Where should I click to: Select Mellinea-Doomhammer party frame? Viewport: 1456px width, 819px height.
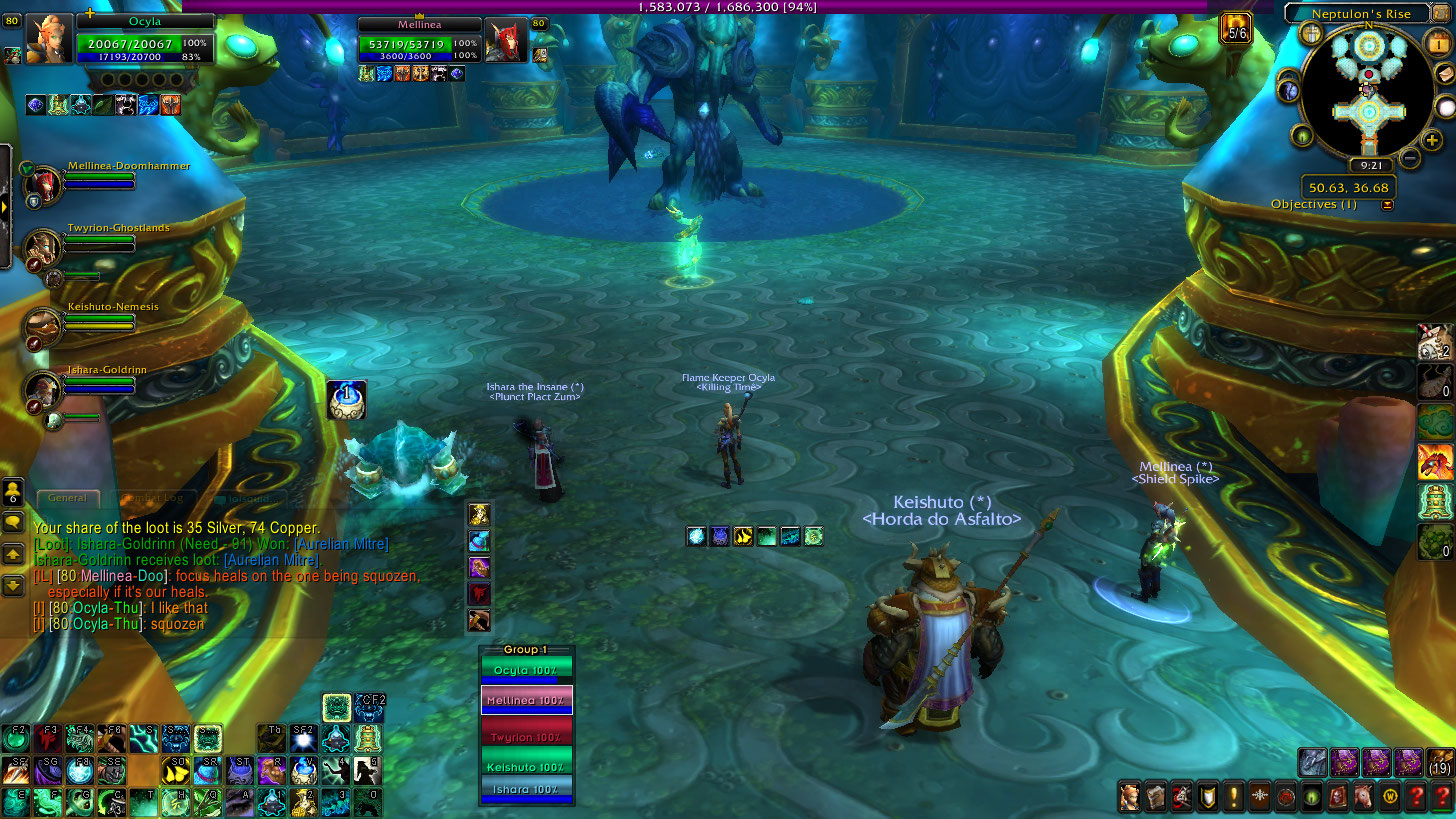click(x=43, y=184)
